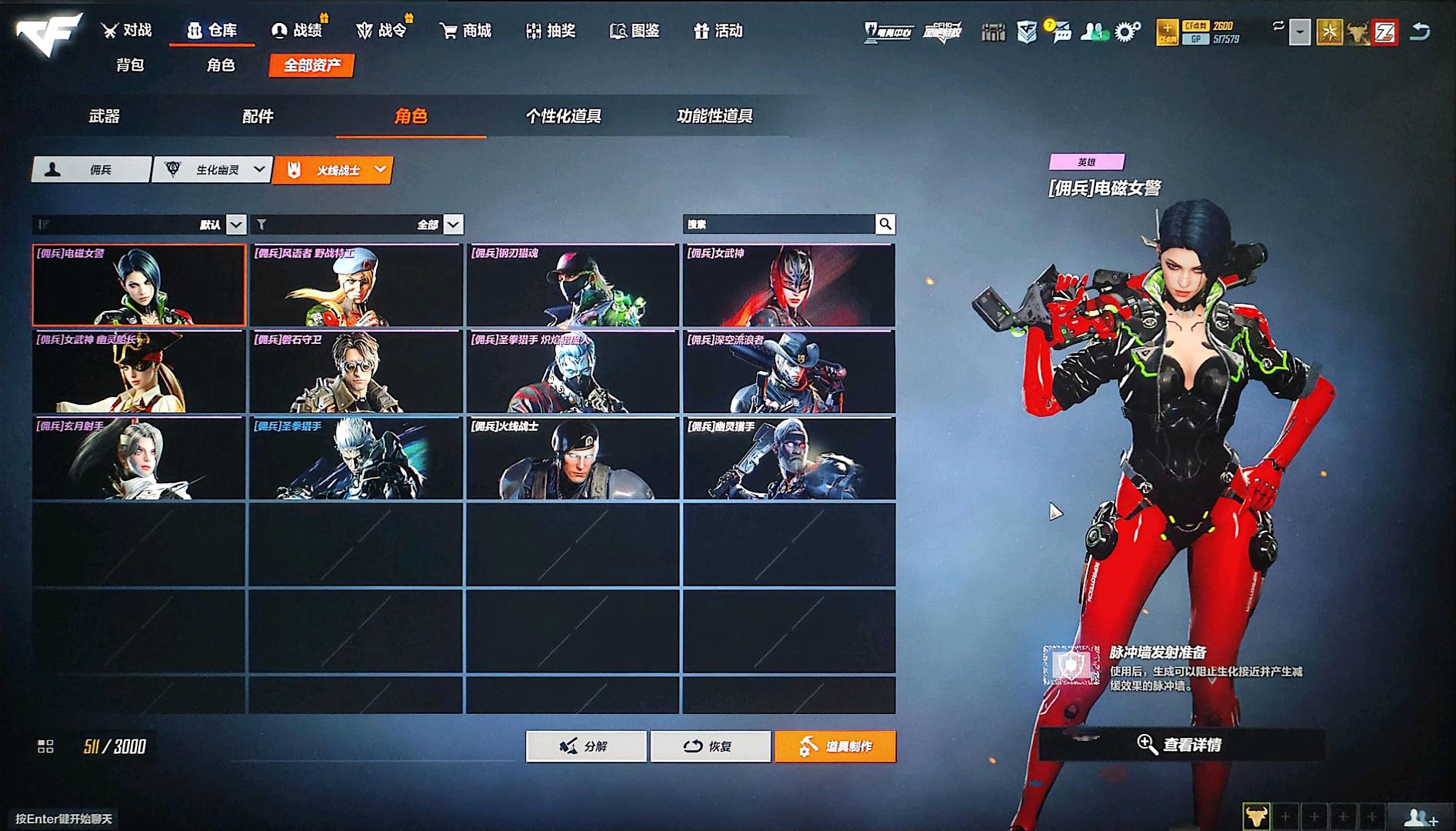
Task: Open the 图鉴 collection menu
Action: point(635,31)
